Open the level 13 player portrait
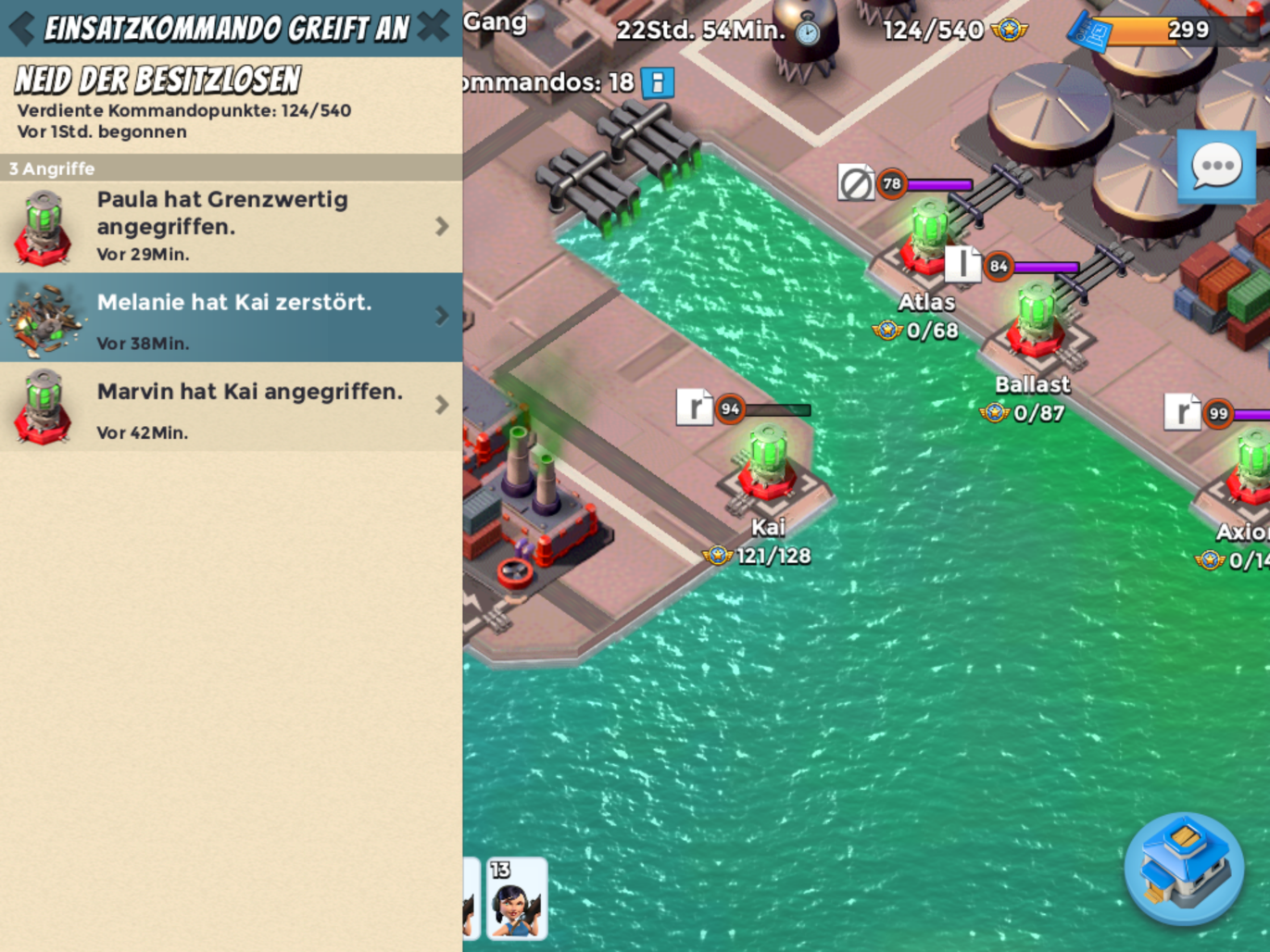Screen dimensions: 1270x952 point(516,898)
